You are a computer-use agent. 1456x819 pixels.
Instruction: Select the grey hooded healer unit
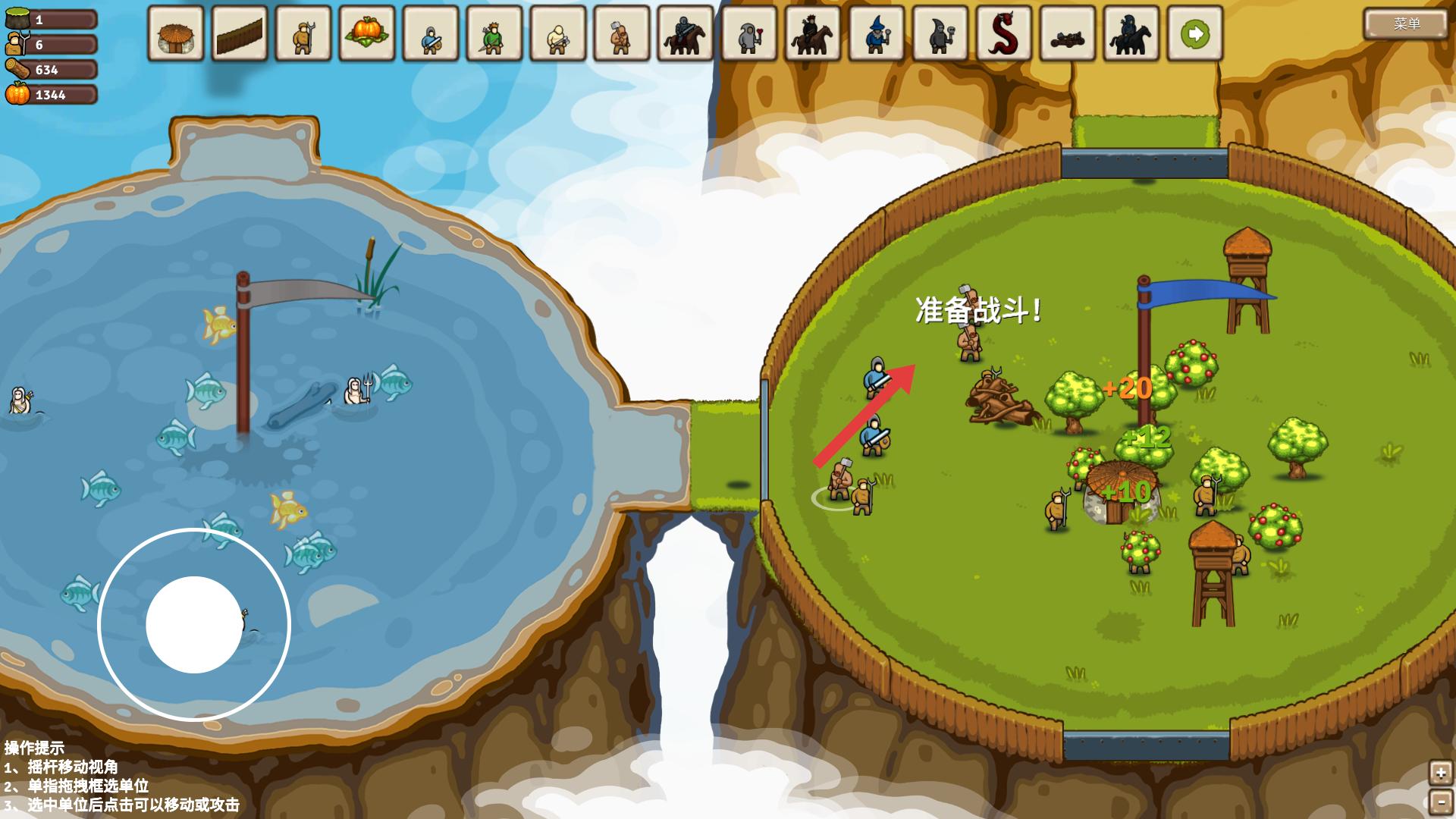(748, 34)
